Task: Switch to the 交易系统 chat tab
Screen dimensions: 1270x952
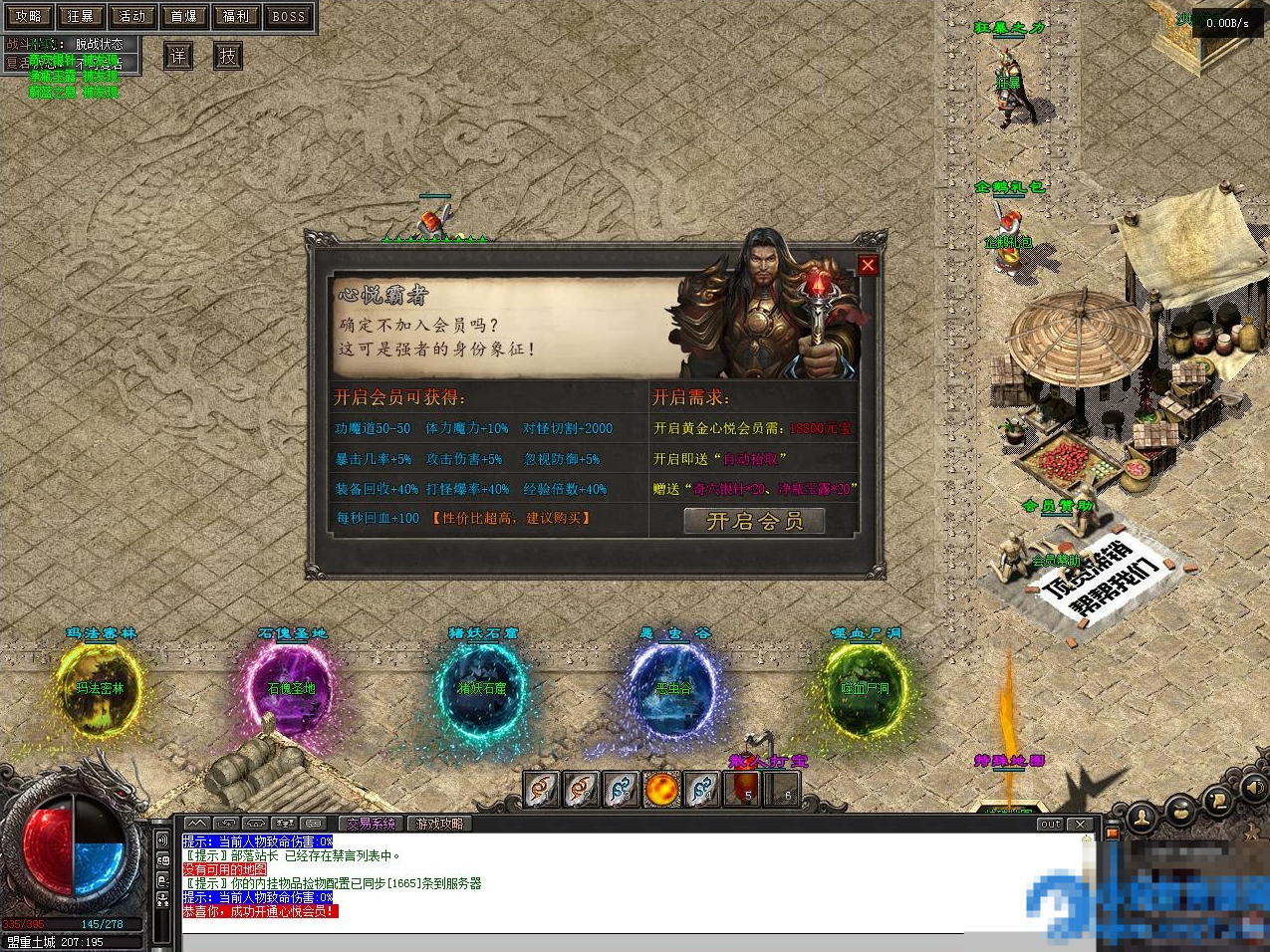Action: 372,824
